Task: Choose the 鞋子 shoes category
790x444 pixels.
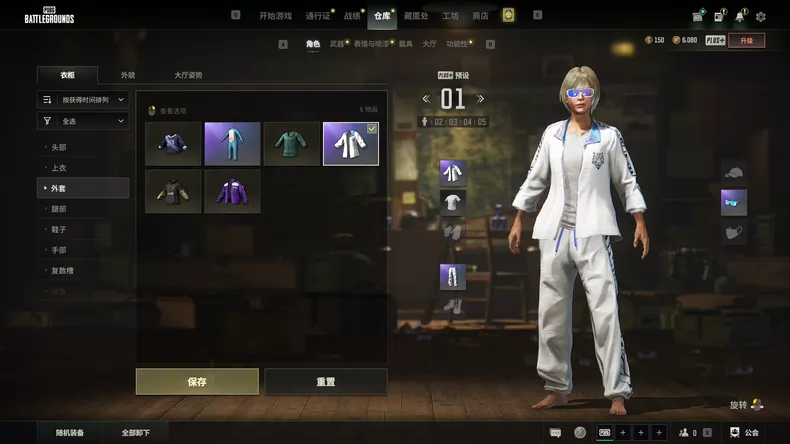Action: (x=59, y=229)
